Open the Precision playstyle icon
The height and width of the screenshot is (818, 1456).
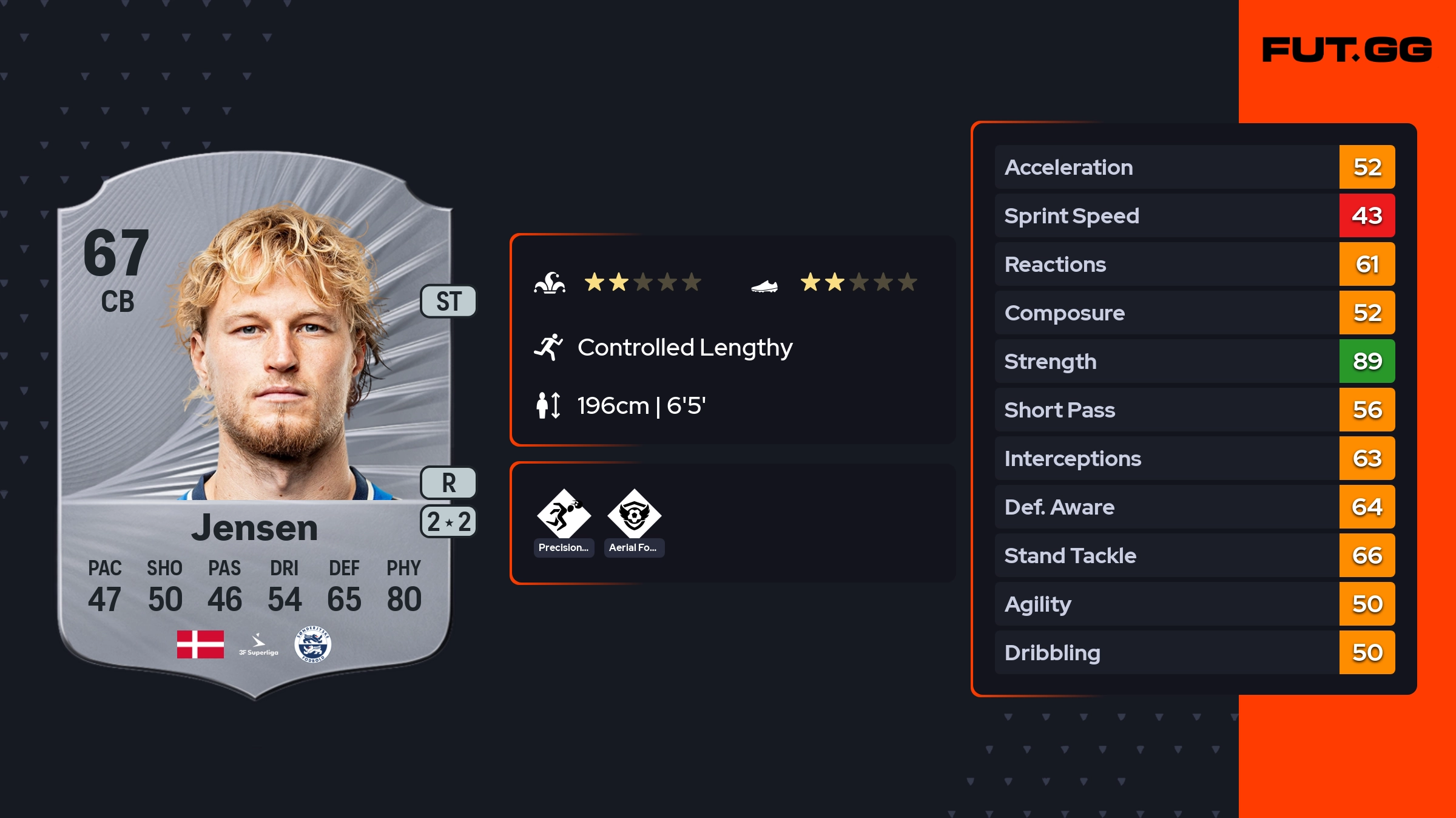(x=564, y=516)
